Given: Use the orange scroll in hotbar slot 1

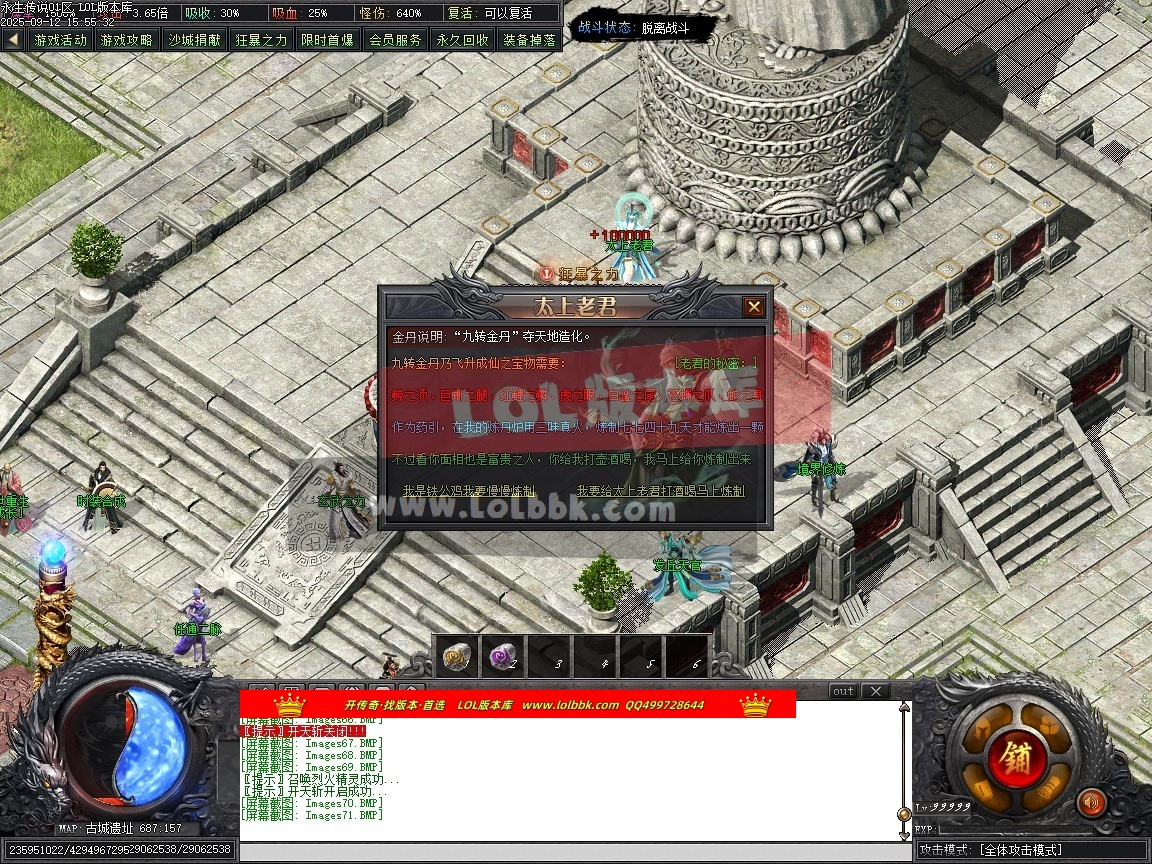Looking at the screenshot, I should click(457, 656).
